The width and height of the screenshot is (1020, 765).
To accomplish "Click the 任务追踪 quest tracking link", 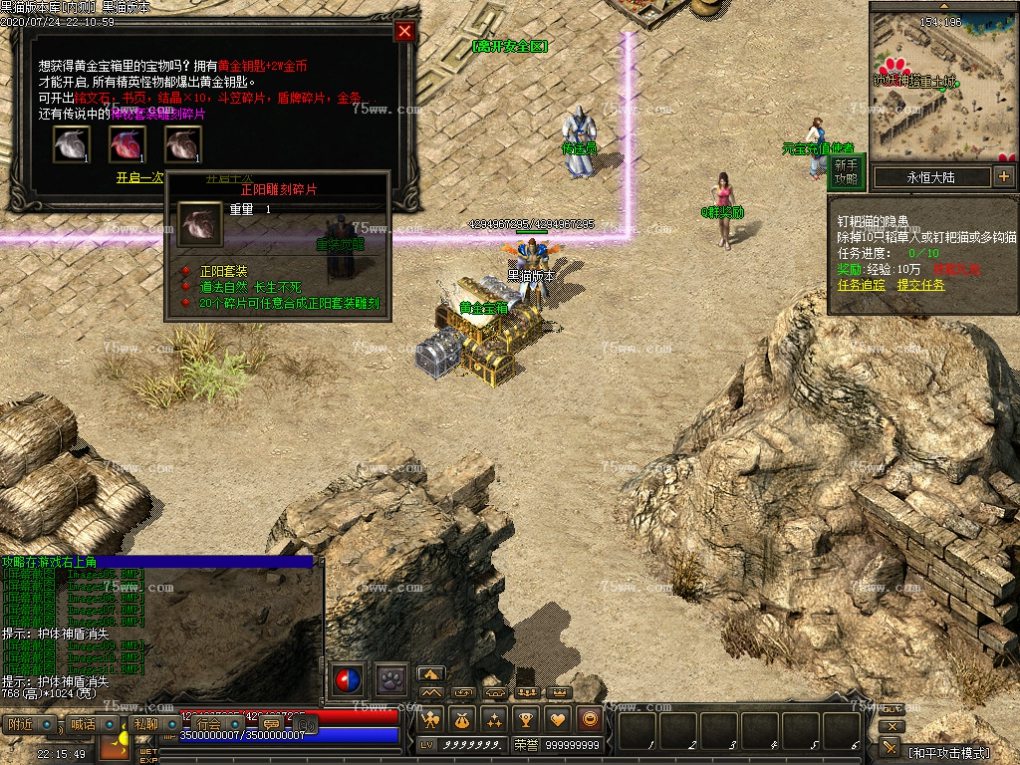I will coord(861,285).
